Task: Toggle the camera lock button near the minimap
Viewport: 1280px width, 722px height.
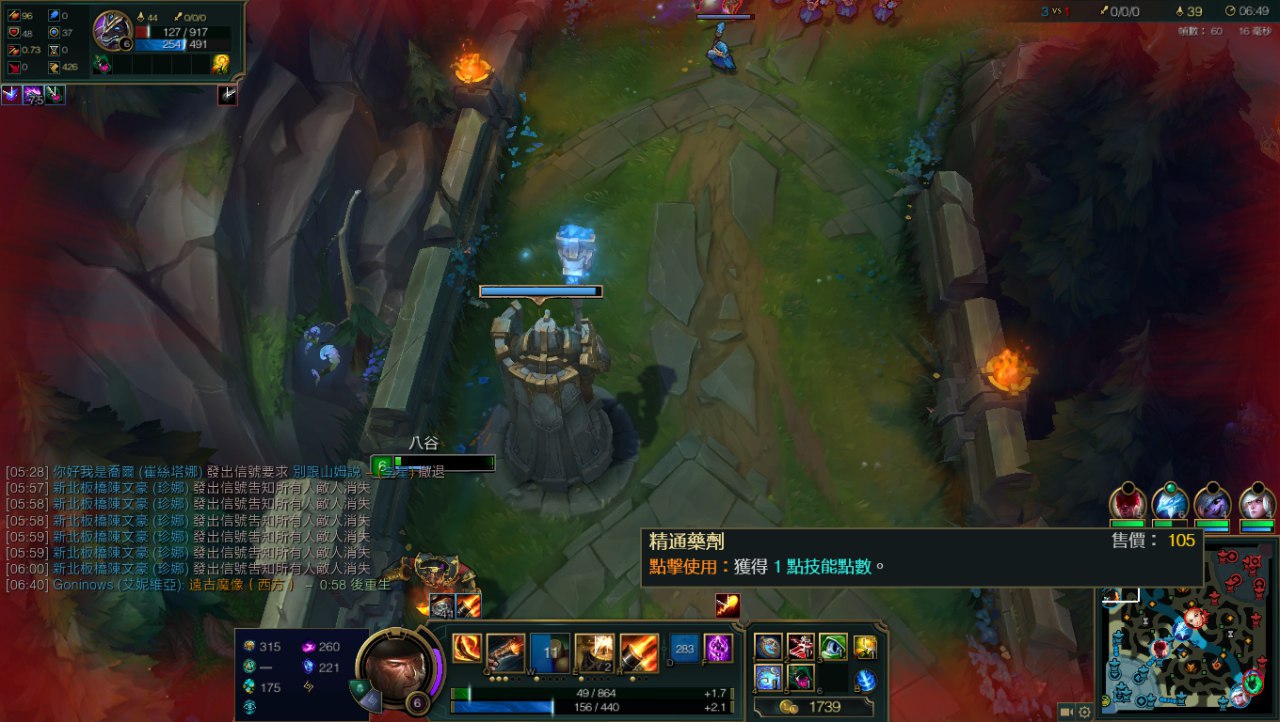Action: 1067,712
